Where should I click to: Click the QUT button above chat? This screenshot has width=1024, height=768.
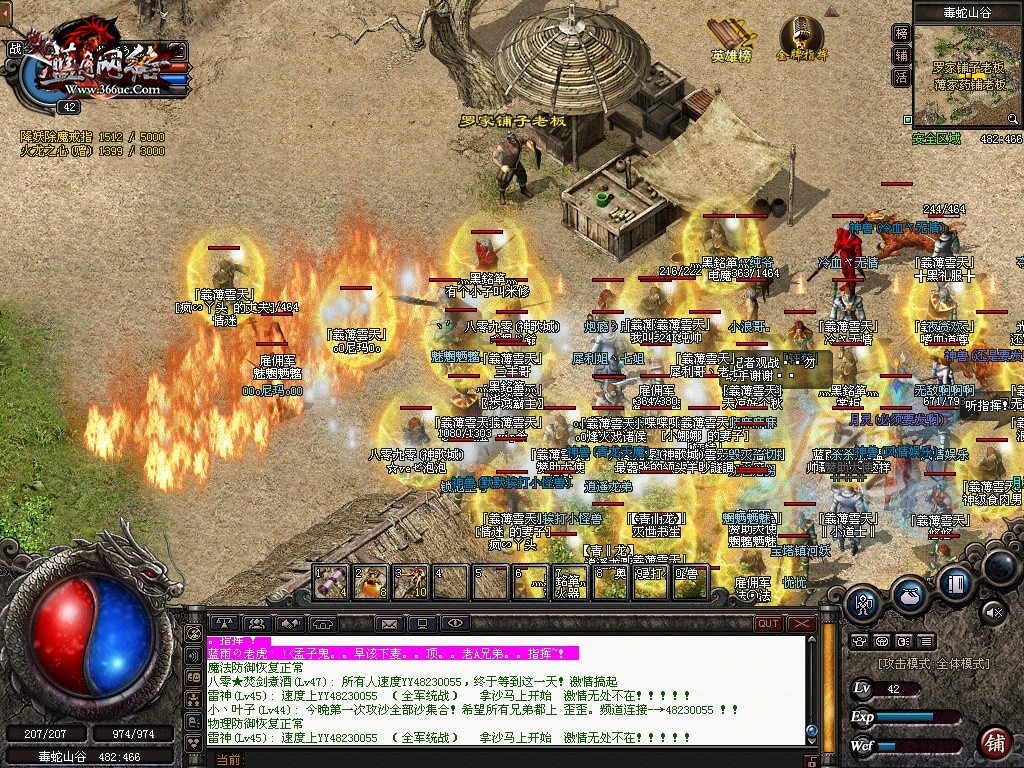pos(768,624)
